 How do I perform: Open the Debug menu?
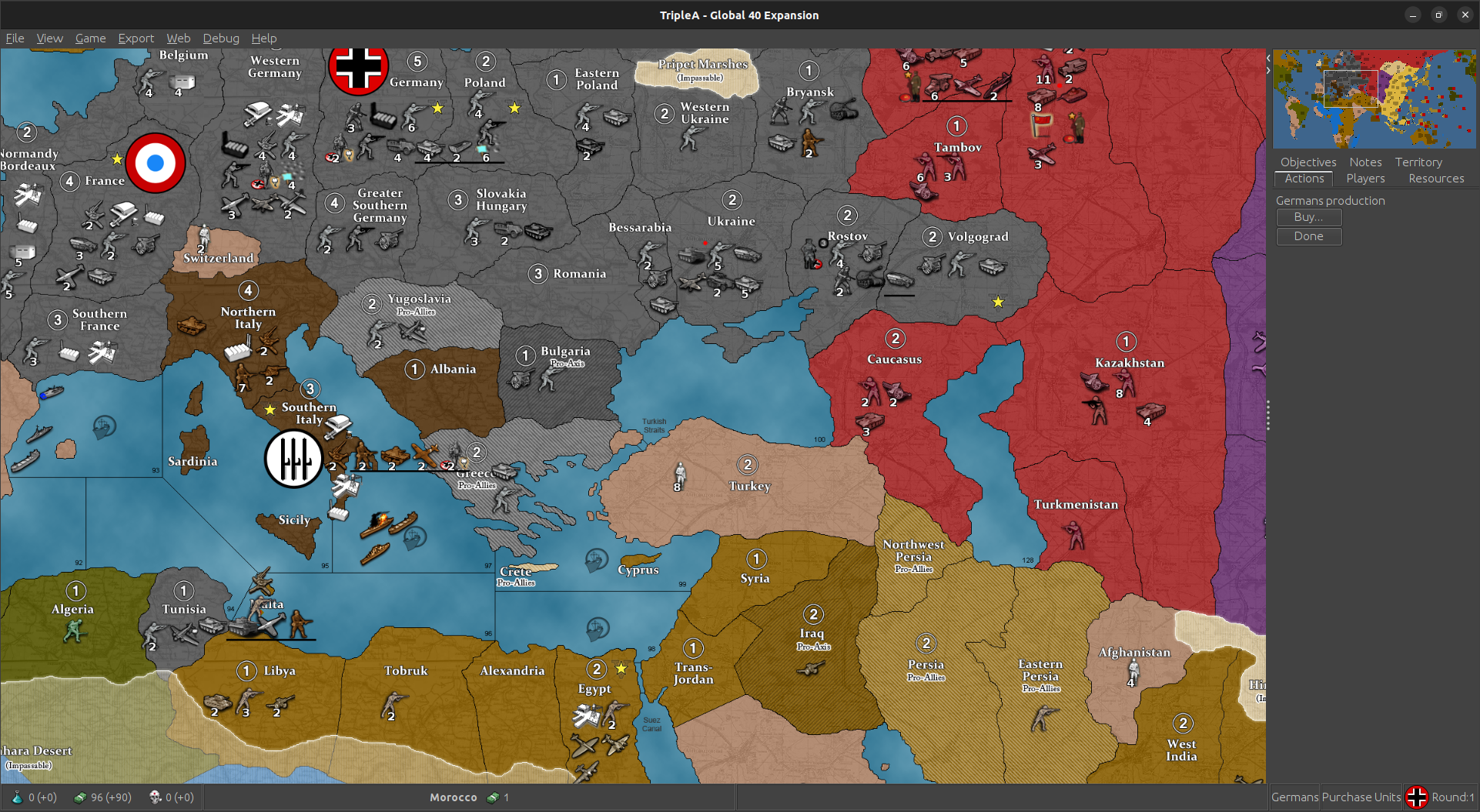point(220,38)
